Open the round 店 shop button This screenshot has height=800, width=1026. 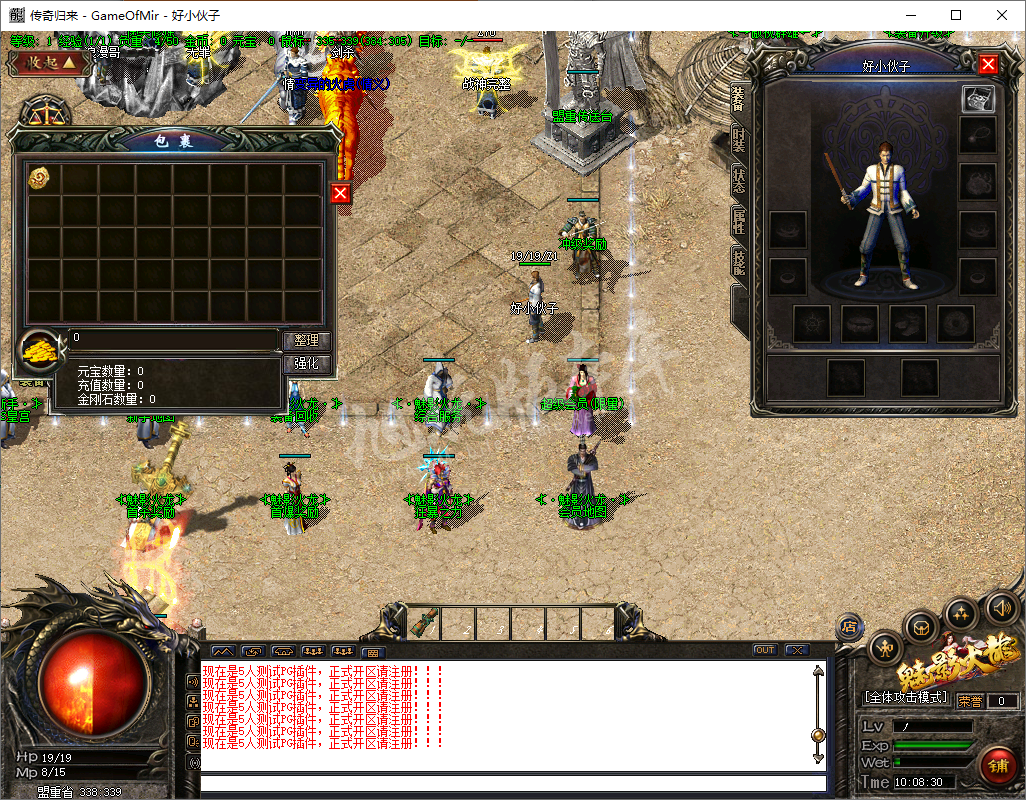coord(848,627)
